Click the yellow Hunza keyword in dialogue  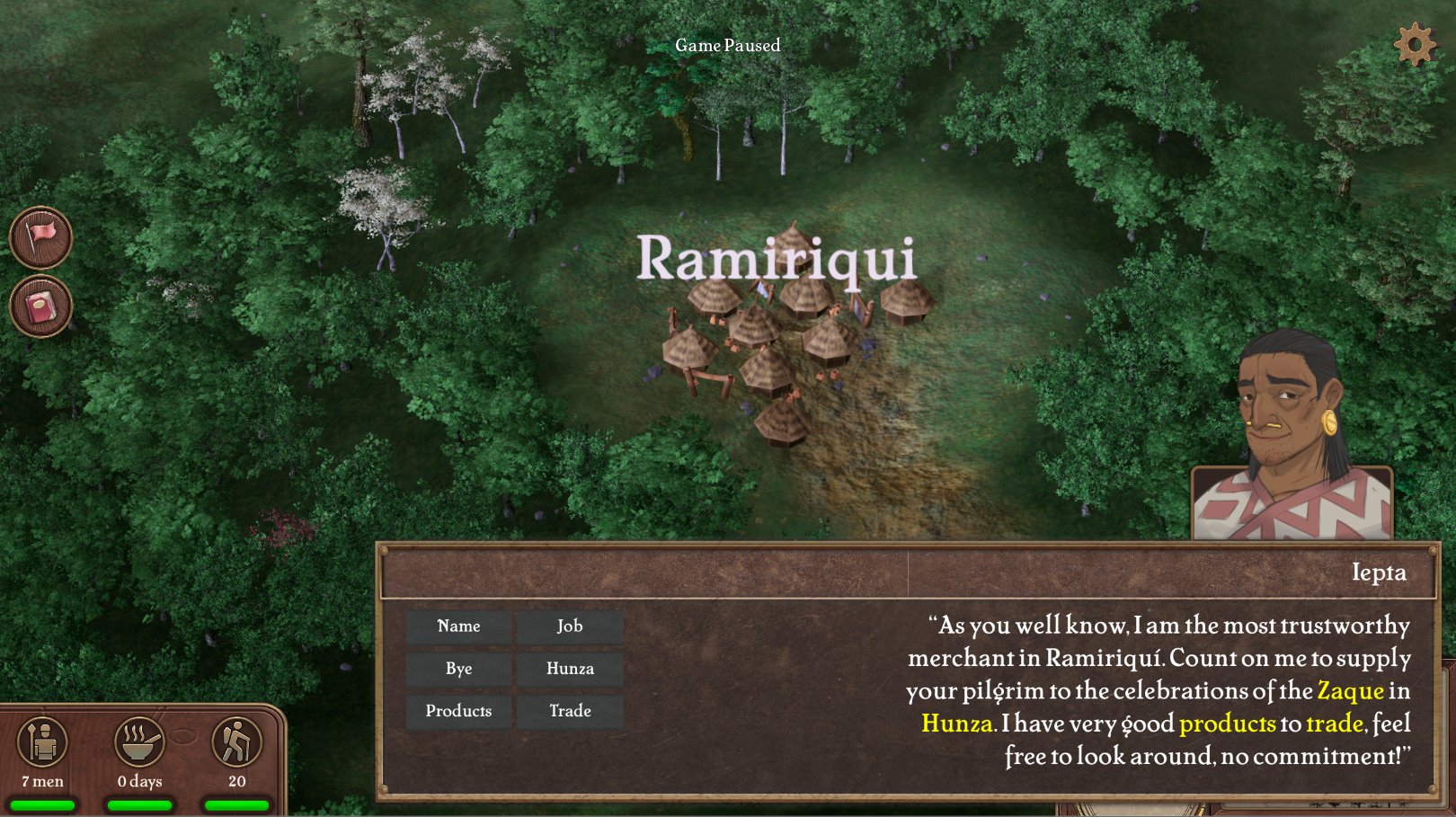(x=957, y=724)
